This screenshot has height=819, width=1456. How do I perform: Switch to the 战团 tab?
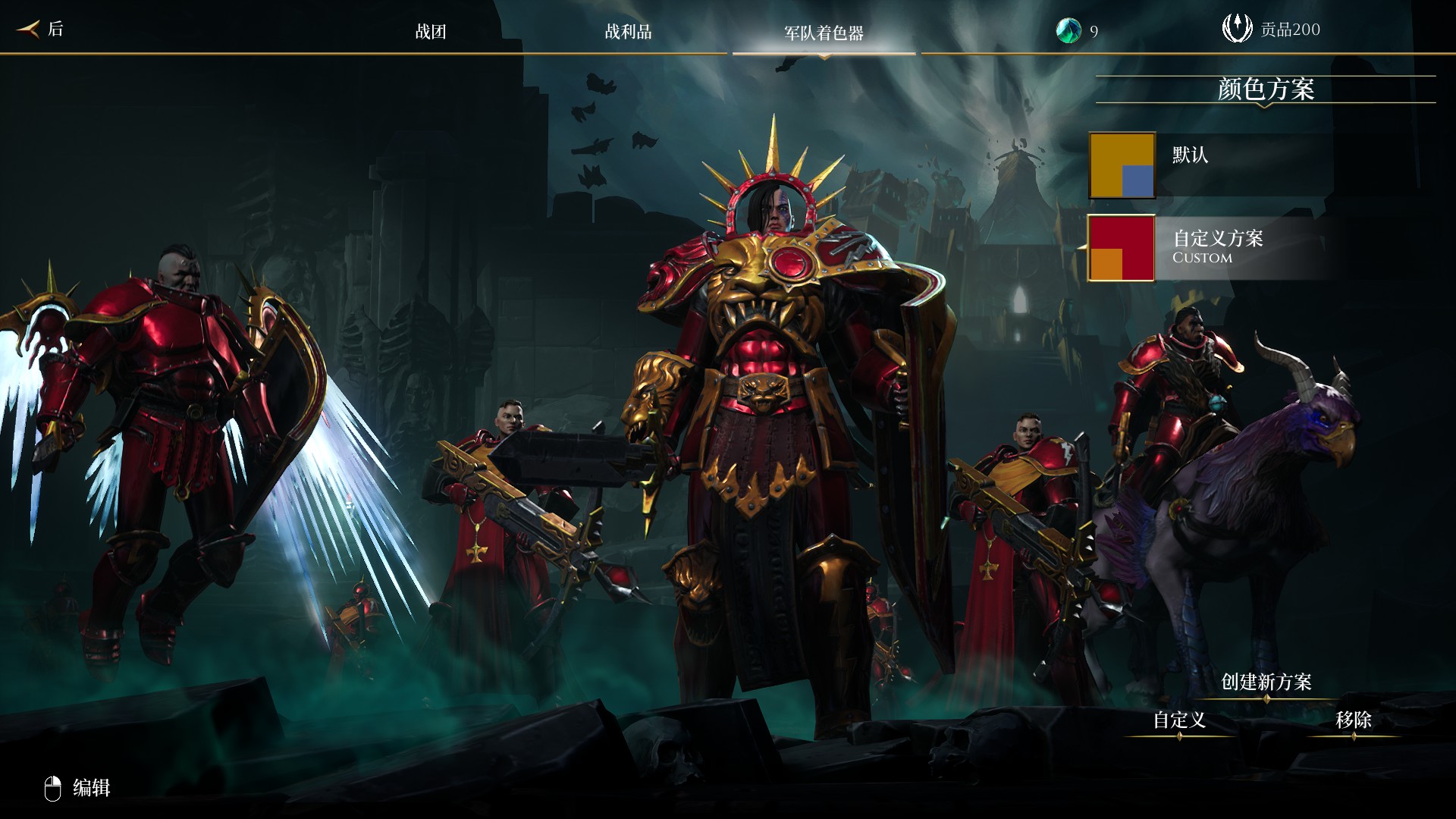431,32
